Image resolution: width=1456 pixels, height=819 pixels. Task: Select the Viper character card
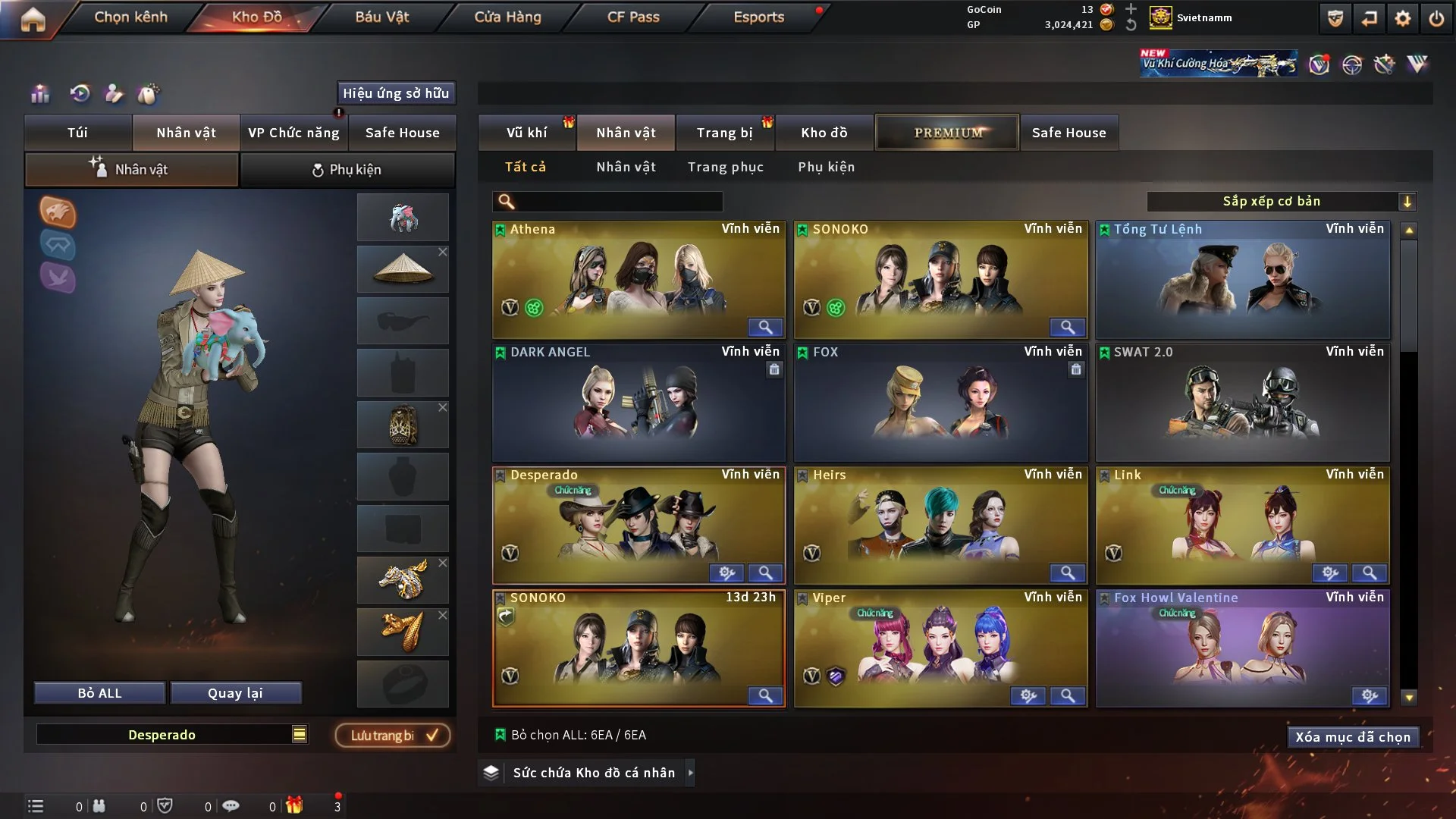click(940, 648)
